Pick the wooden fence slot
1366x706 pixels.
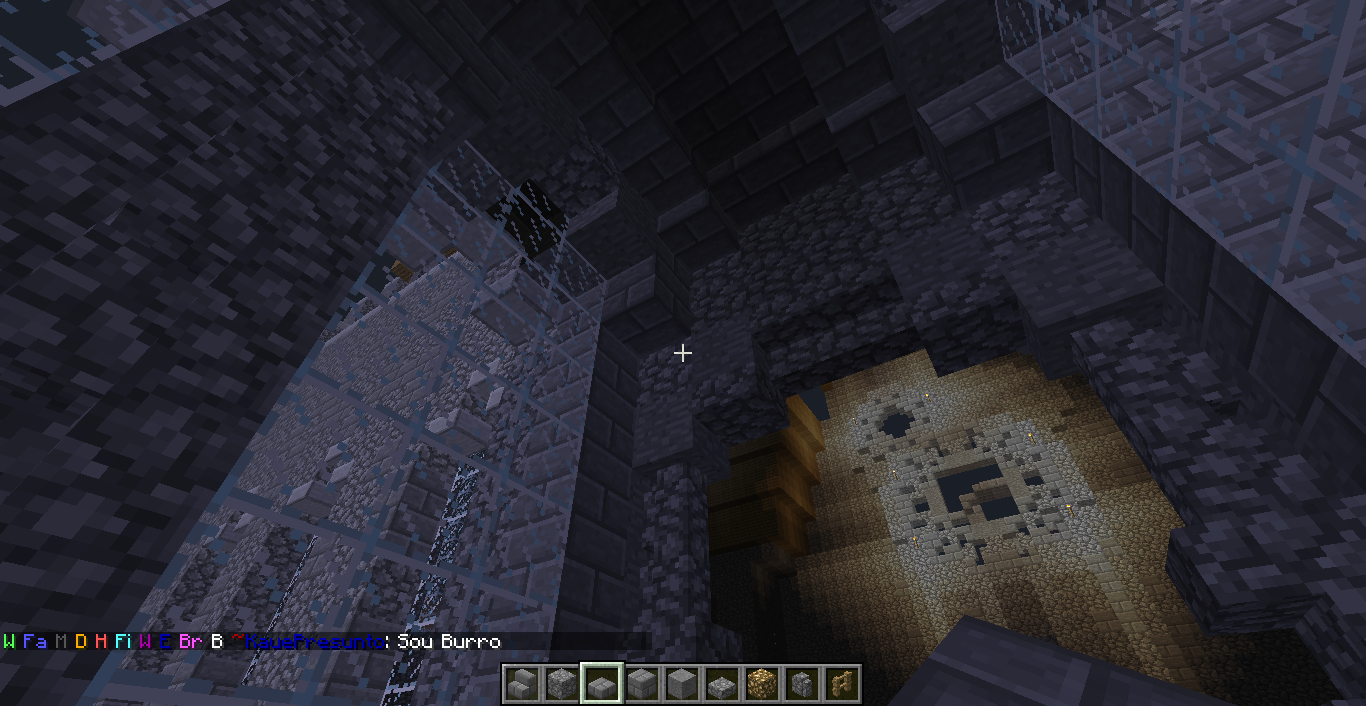point(841,684)
